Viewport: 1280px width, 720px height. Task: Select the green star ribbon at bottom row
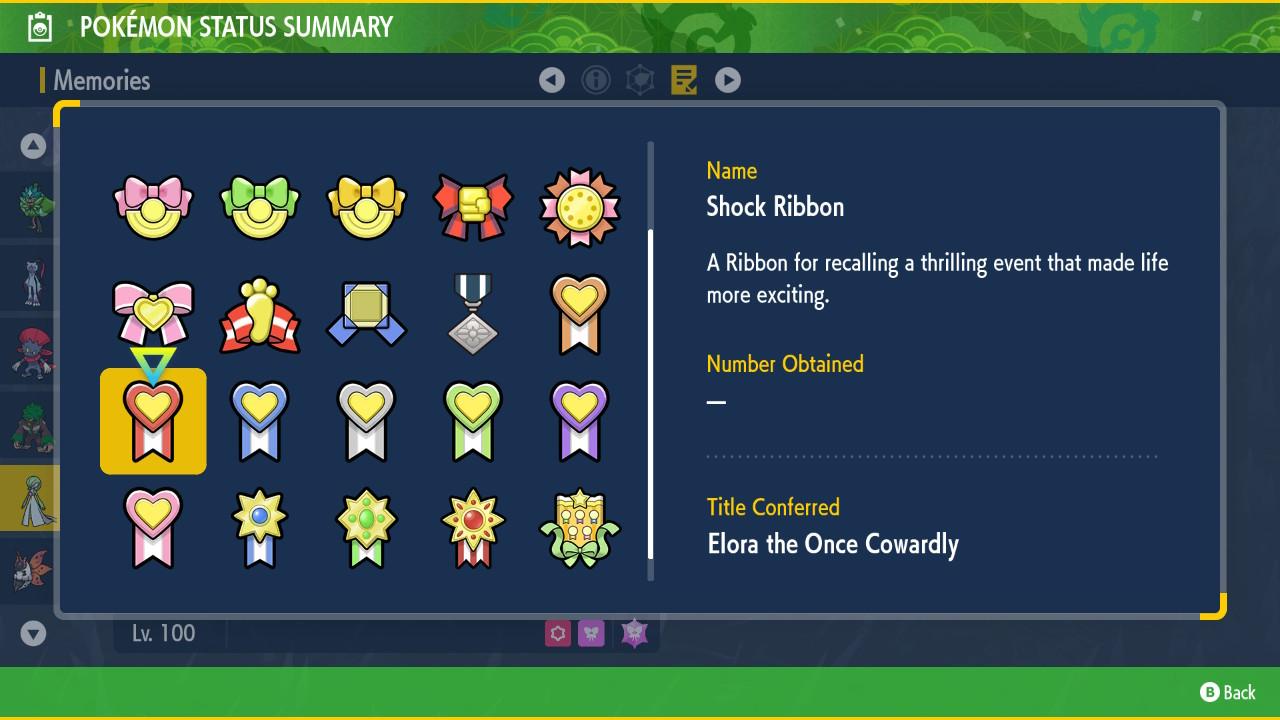366,527
